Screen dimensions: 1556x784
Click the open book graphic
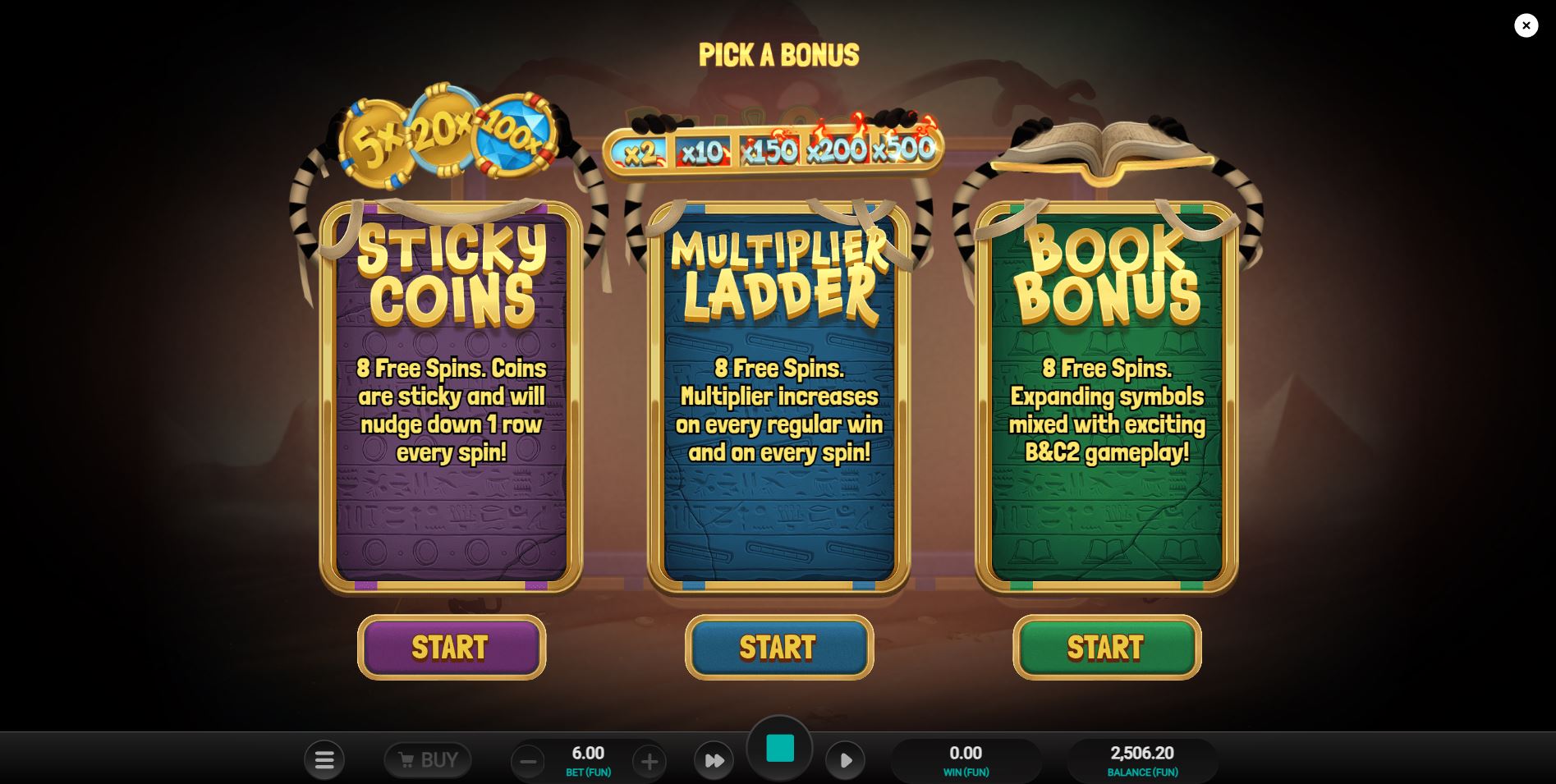click(x=1100, y=148)
